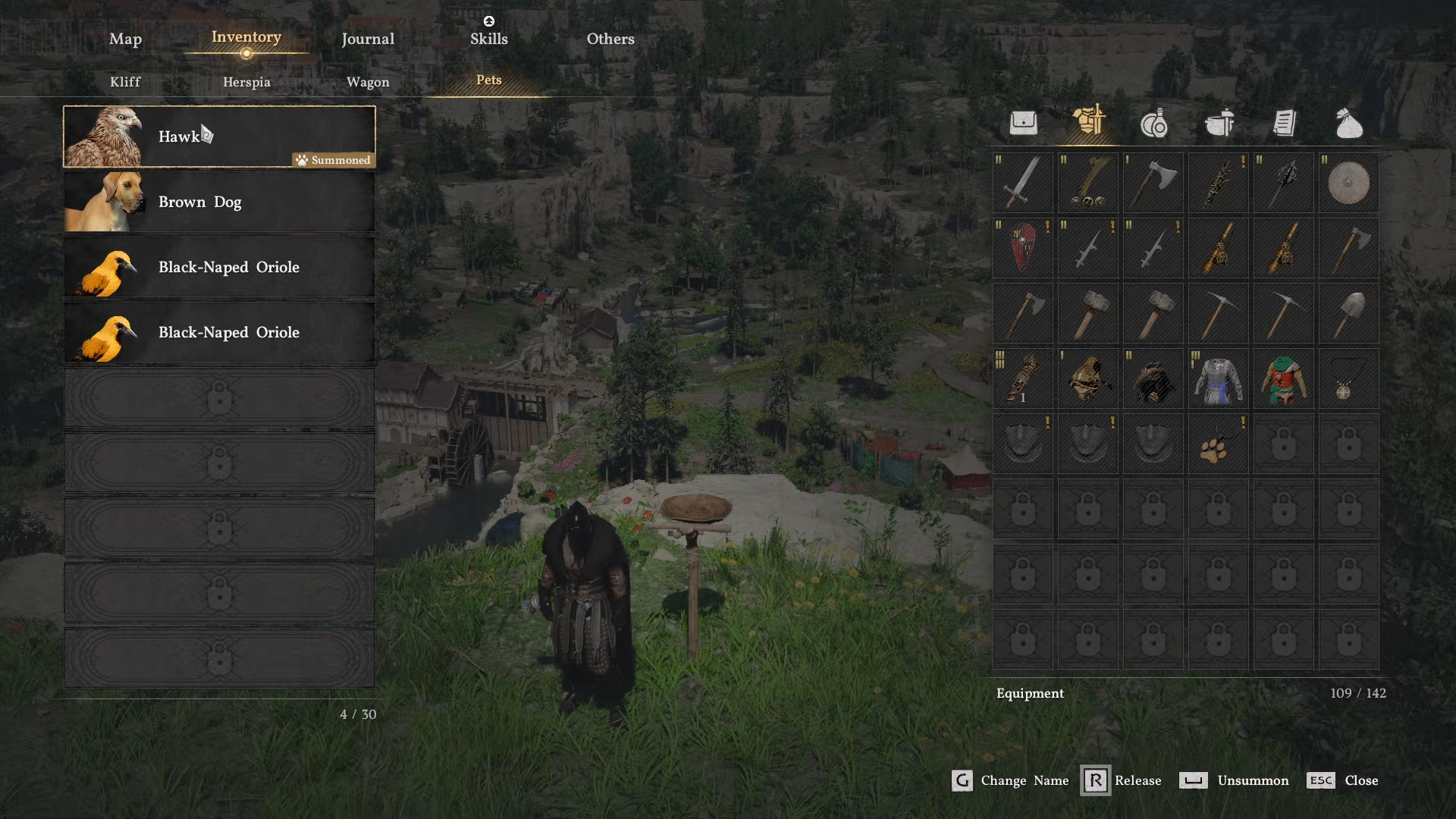Open the Map tab

click(125, 39)
